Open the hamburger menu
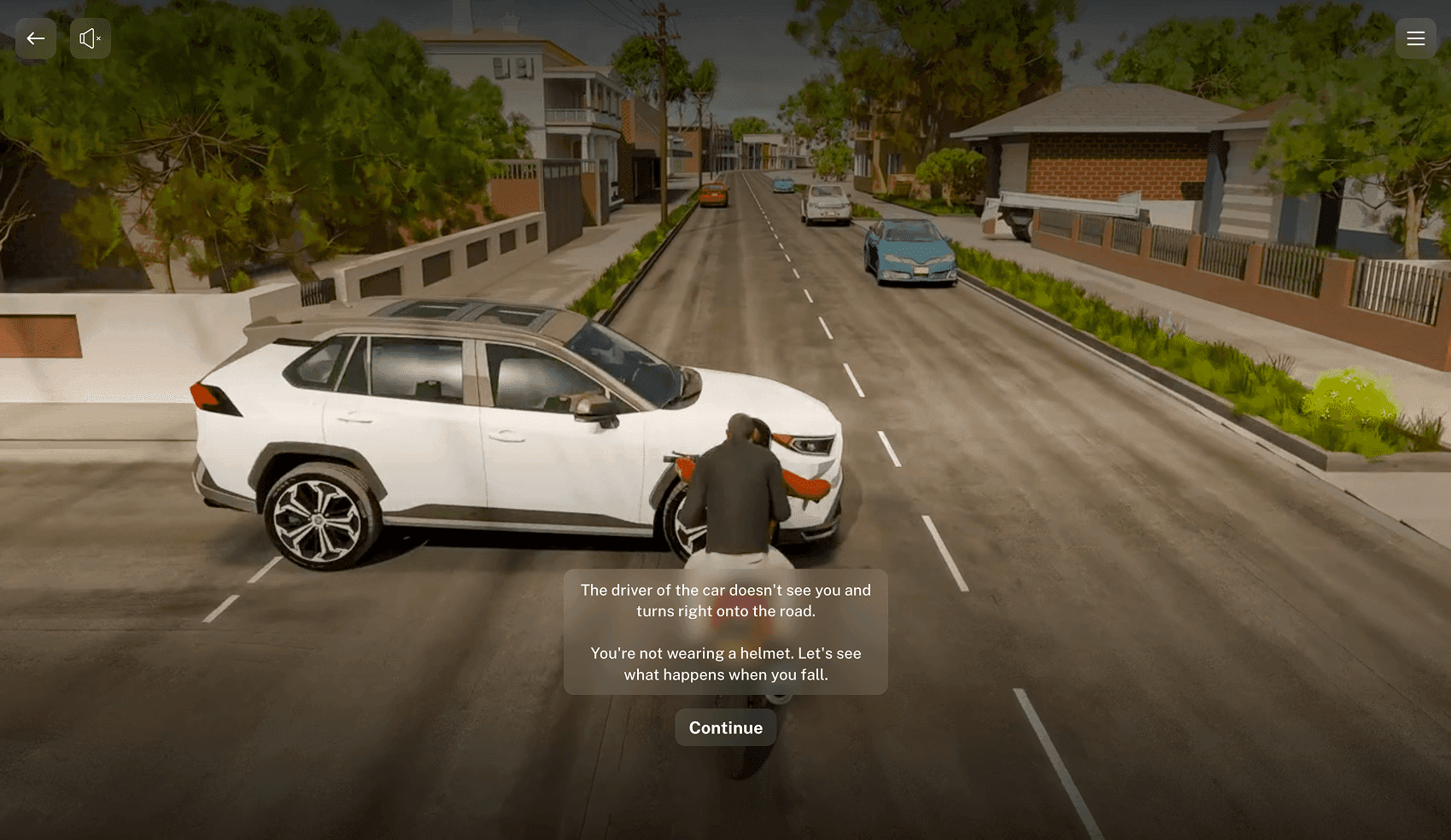Screen dimensions: 1451x840 1415,38
